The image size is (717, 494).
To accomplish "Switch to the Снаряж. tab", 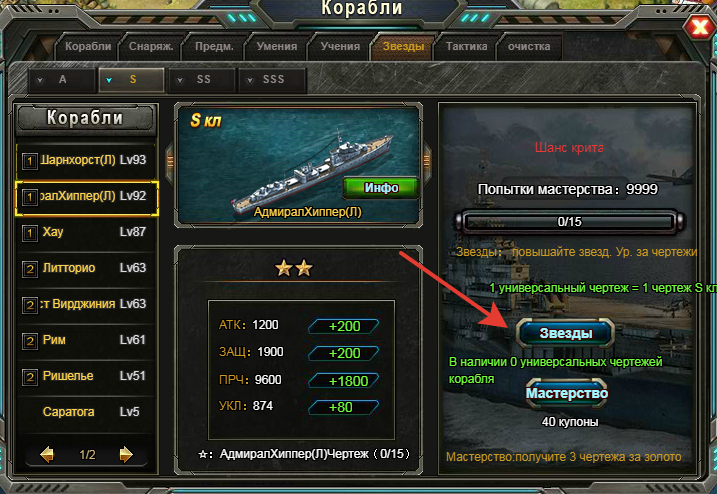I will tap(150, 46).
